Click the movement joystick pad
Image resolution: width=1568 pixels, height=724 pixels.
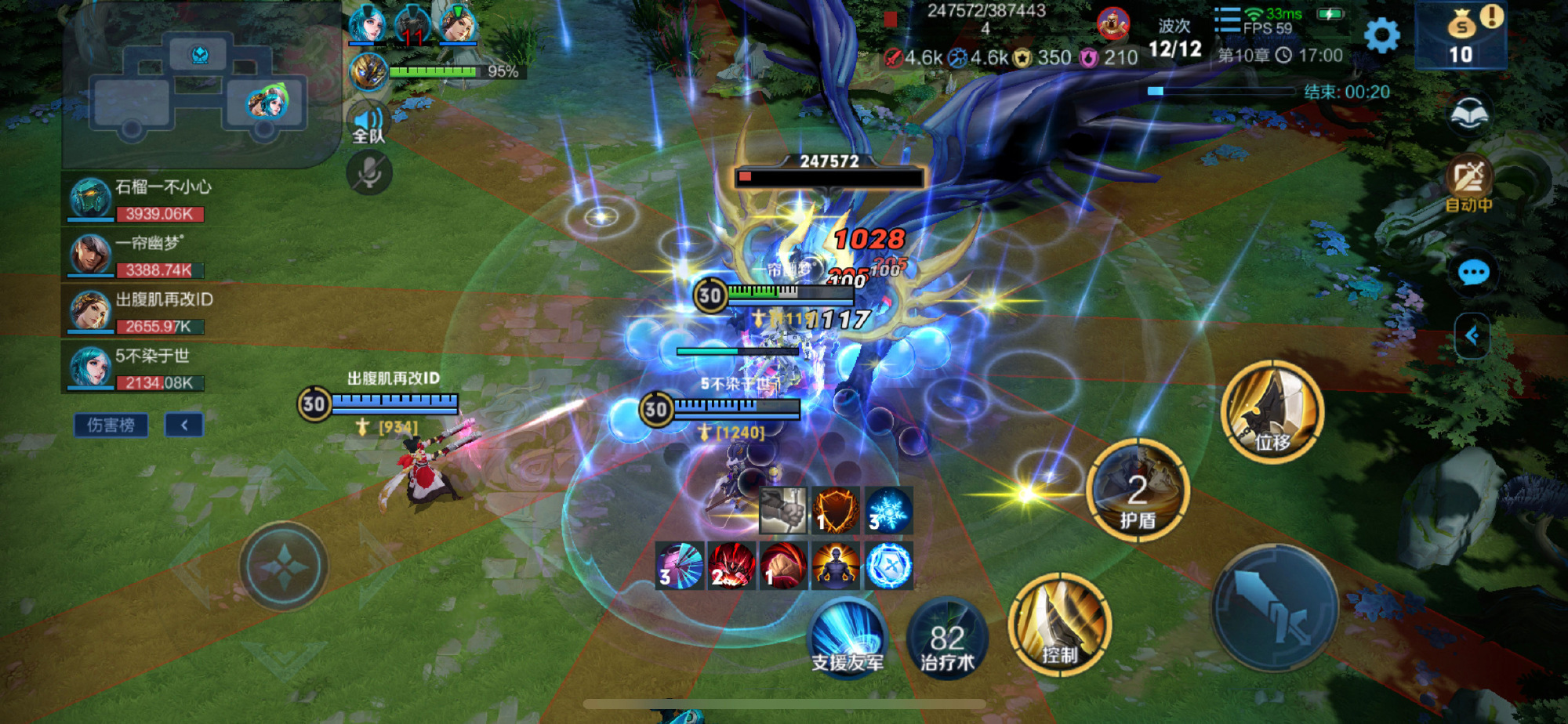(283, 566)
